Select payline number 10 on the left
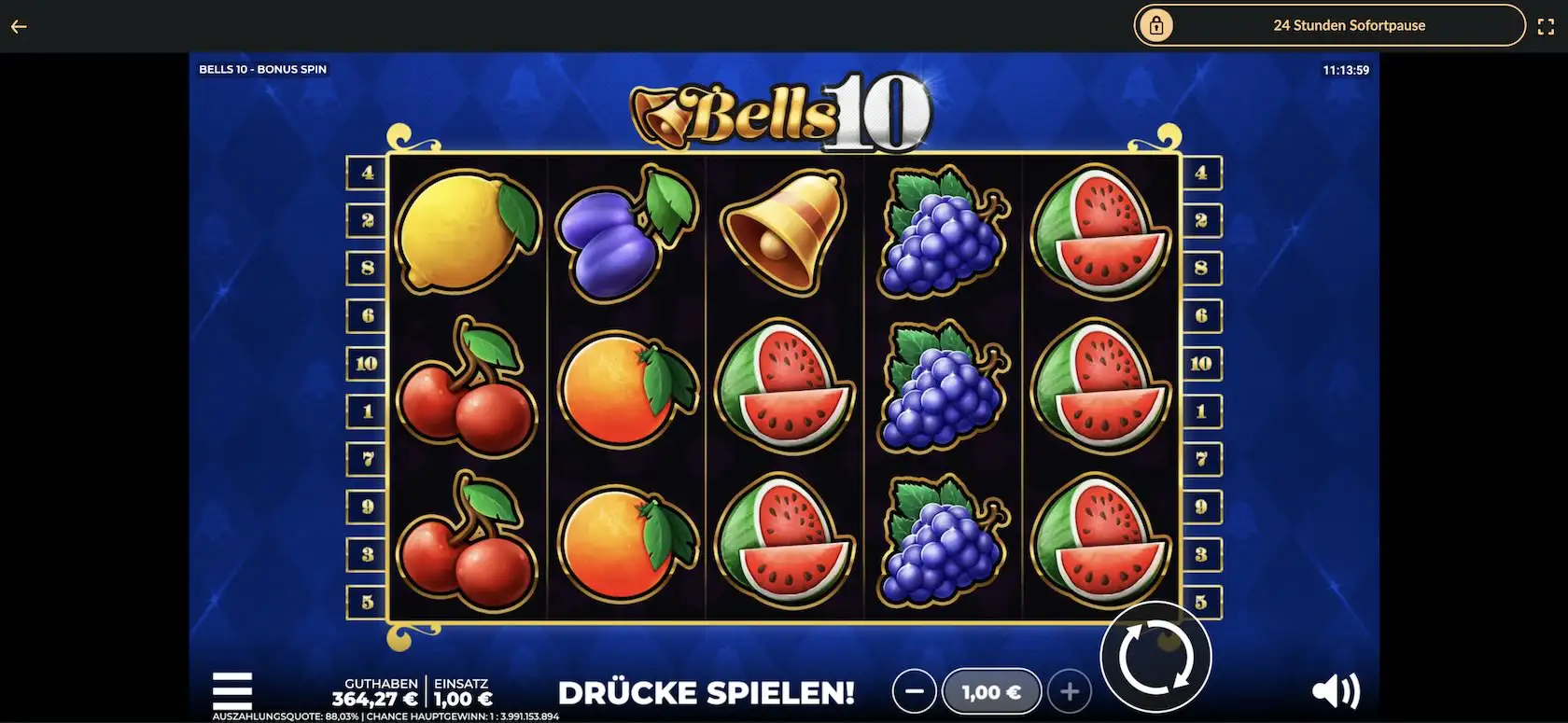This screenshot has width=1568, height=723. coord(366,363)
